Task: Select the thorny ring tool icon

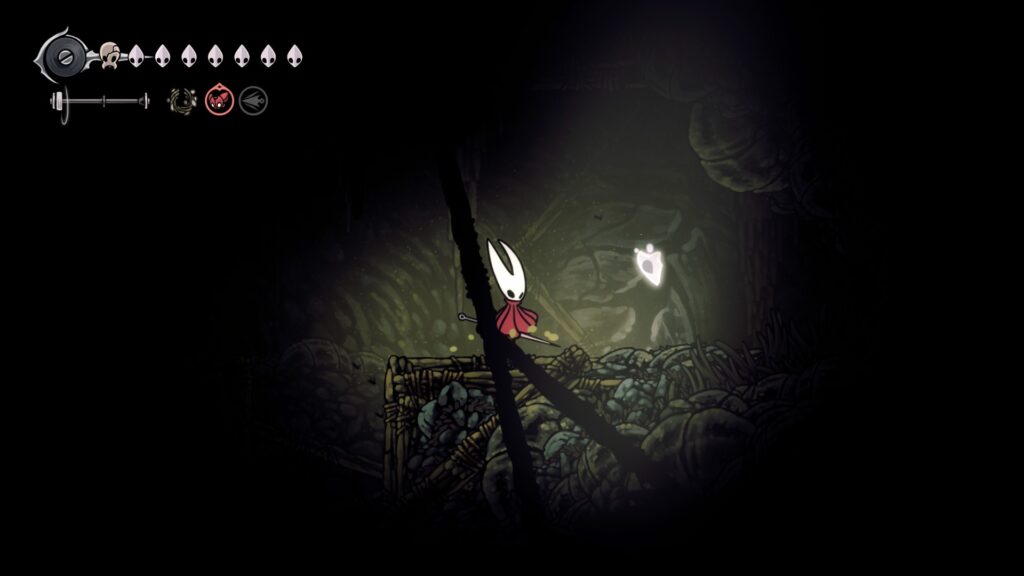Action: coord(182,100)
